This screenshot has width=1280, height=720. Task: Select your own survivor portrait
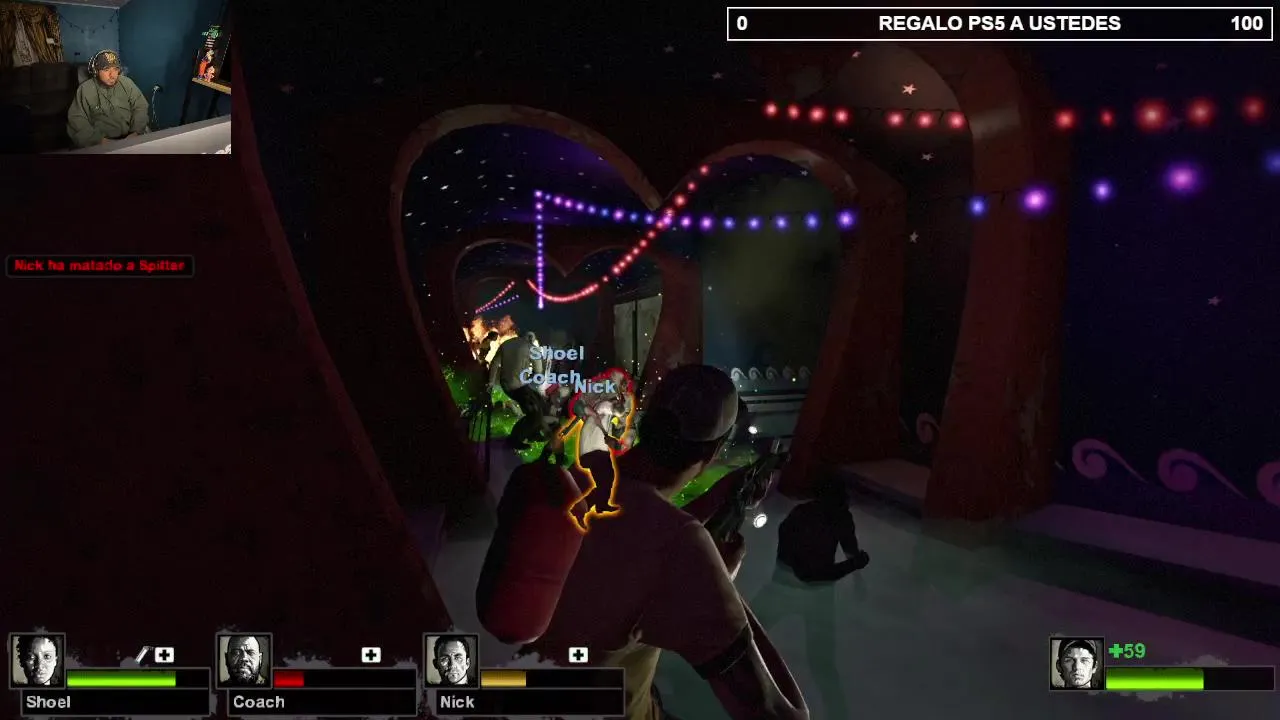1076,663
